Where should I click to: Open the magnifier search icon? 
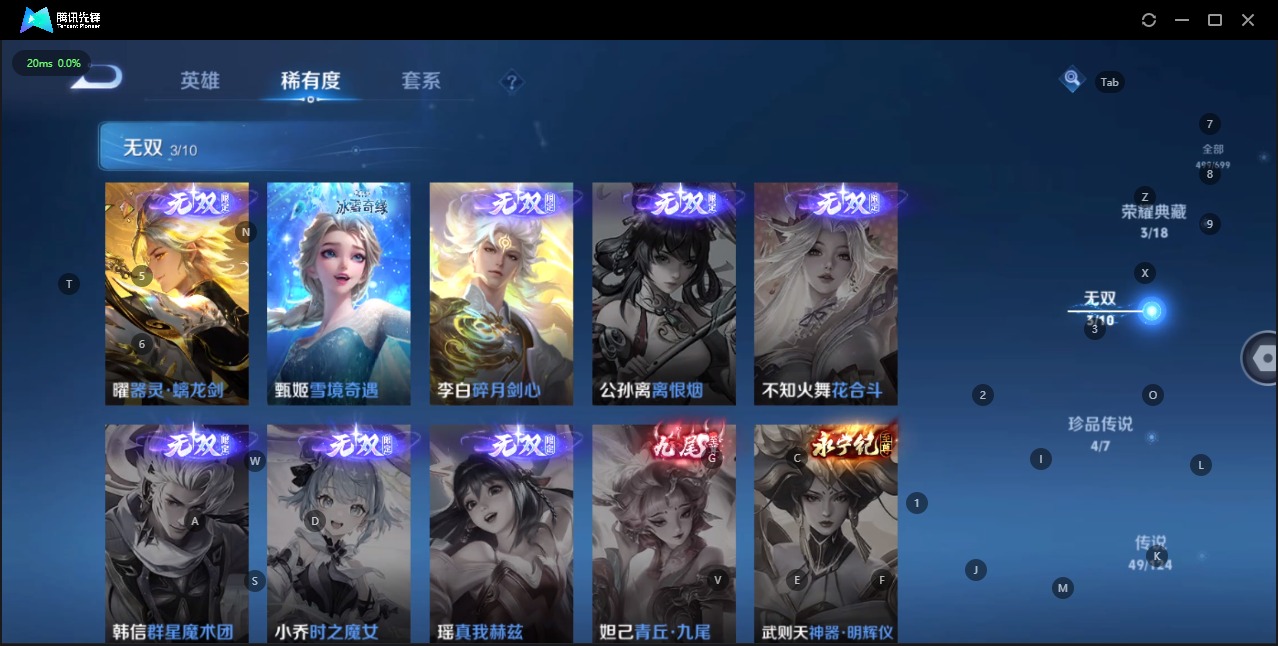tap(1072, 79)
